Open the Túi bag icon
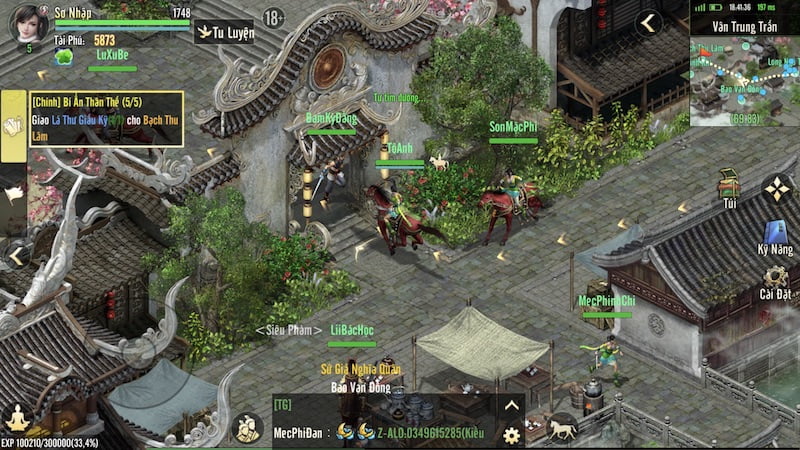The image size is (800, 450). click(730, 187)
